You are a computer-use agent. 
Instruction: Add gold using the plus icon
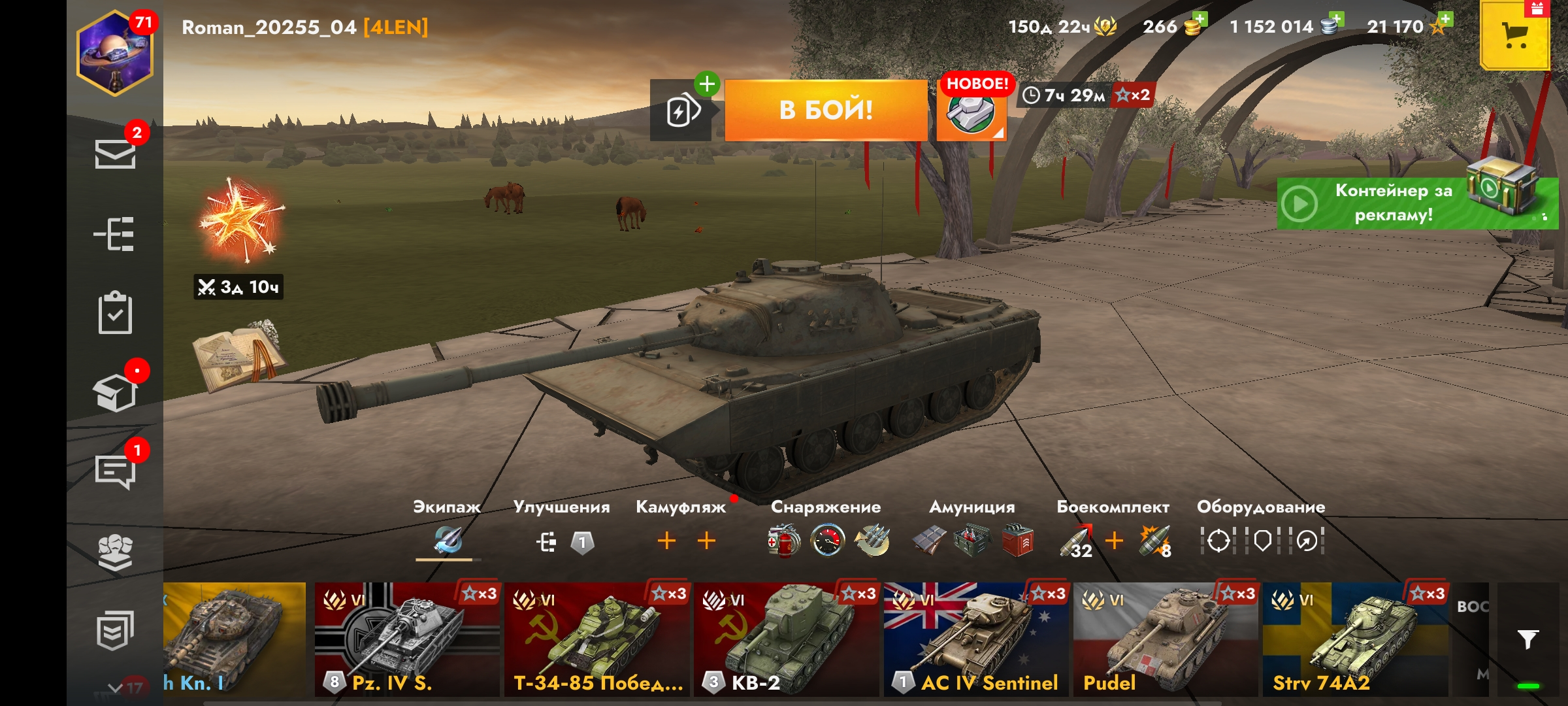click(x=1199, y=20)
